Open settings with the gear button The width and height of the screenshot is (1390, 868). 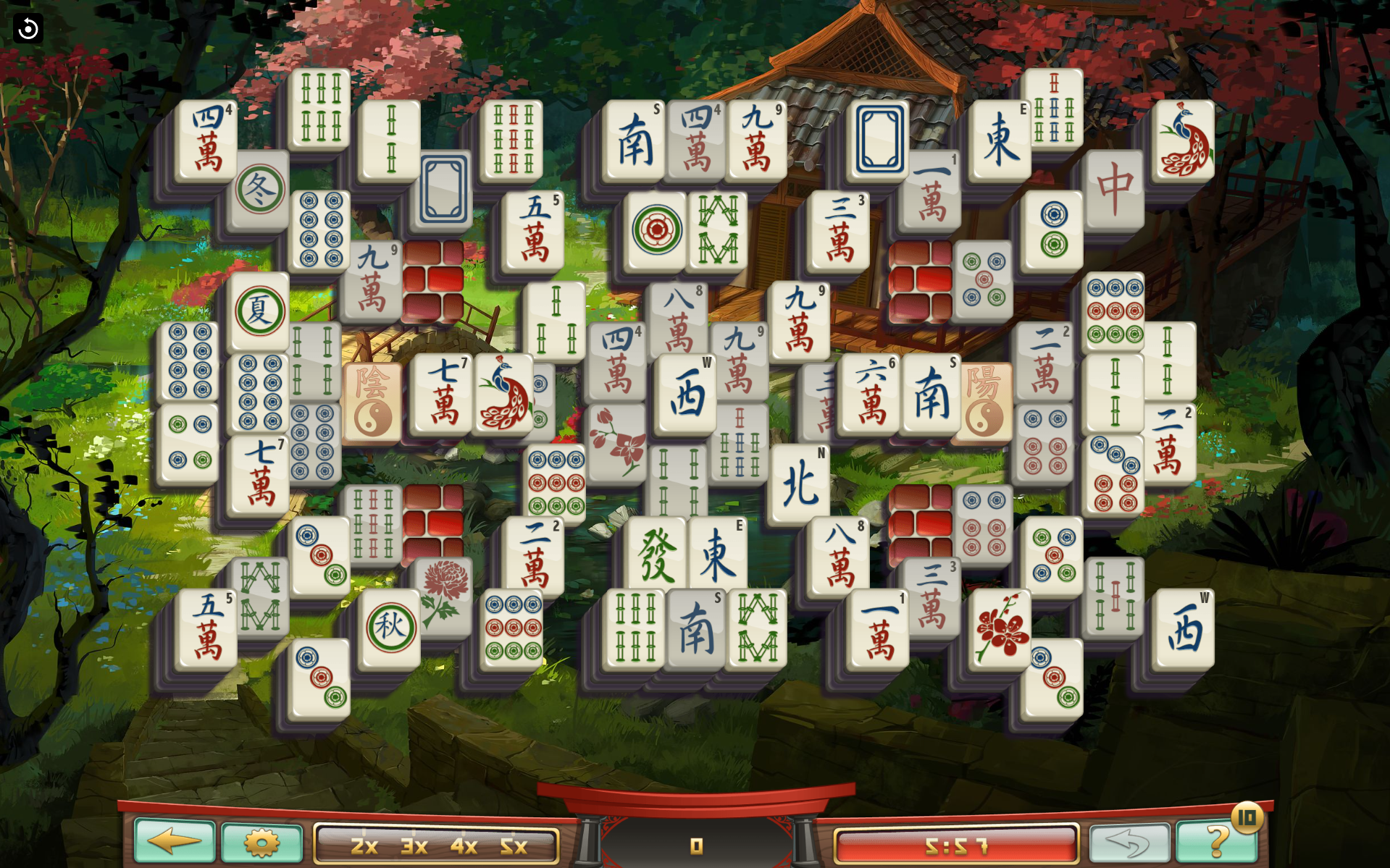click(261, 843)
